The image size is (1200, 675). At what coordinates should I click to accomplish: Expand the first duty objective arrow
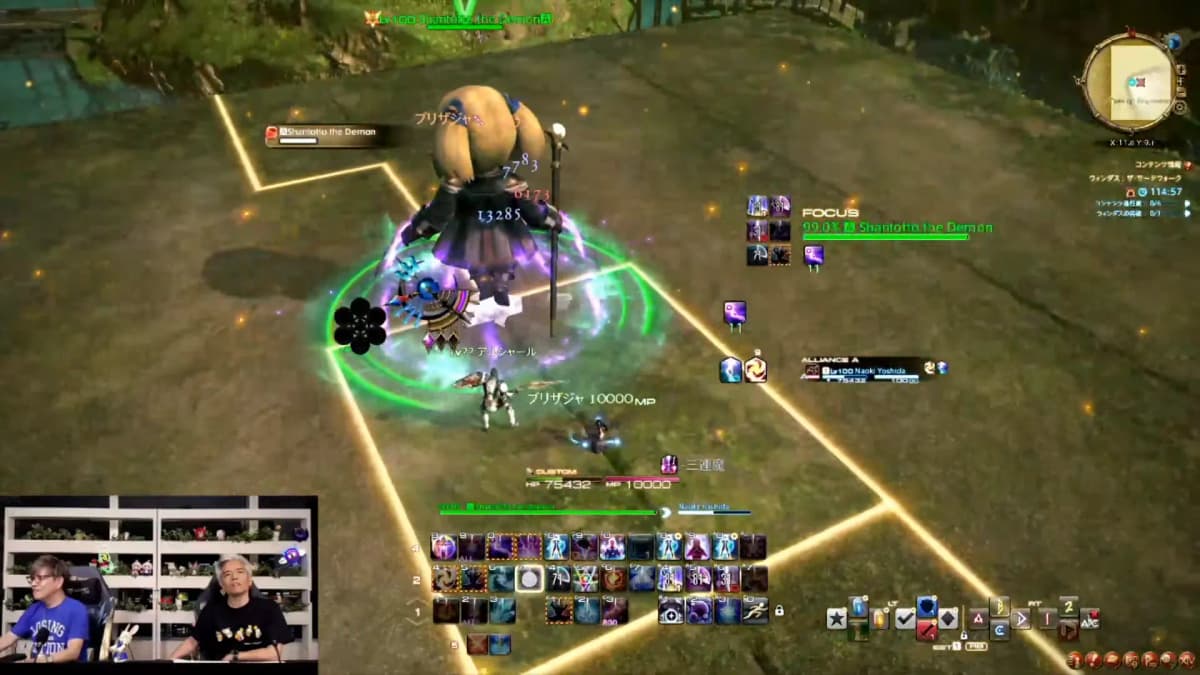pyautogui.click(x=1186, y=202)
